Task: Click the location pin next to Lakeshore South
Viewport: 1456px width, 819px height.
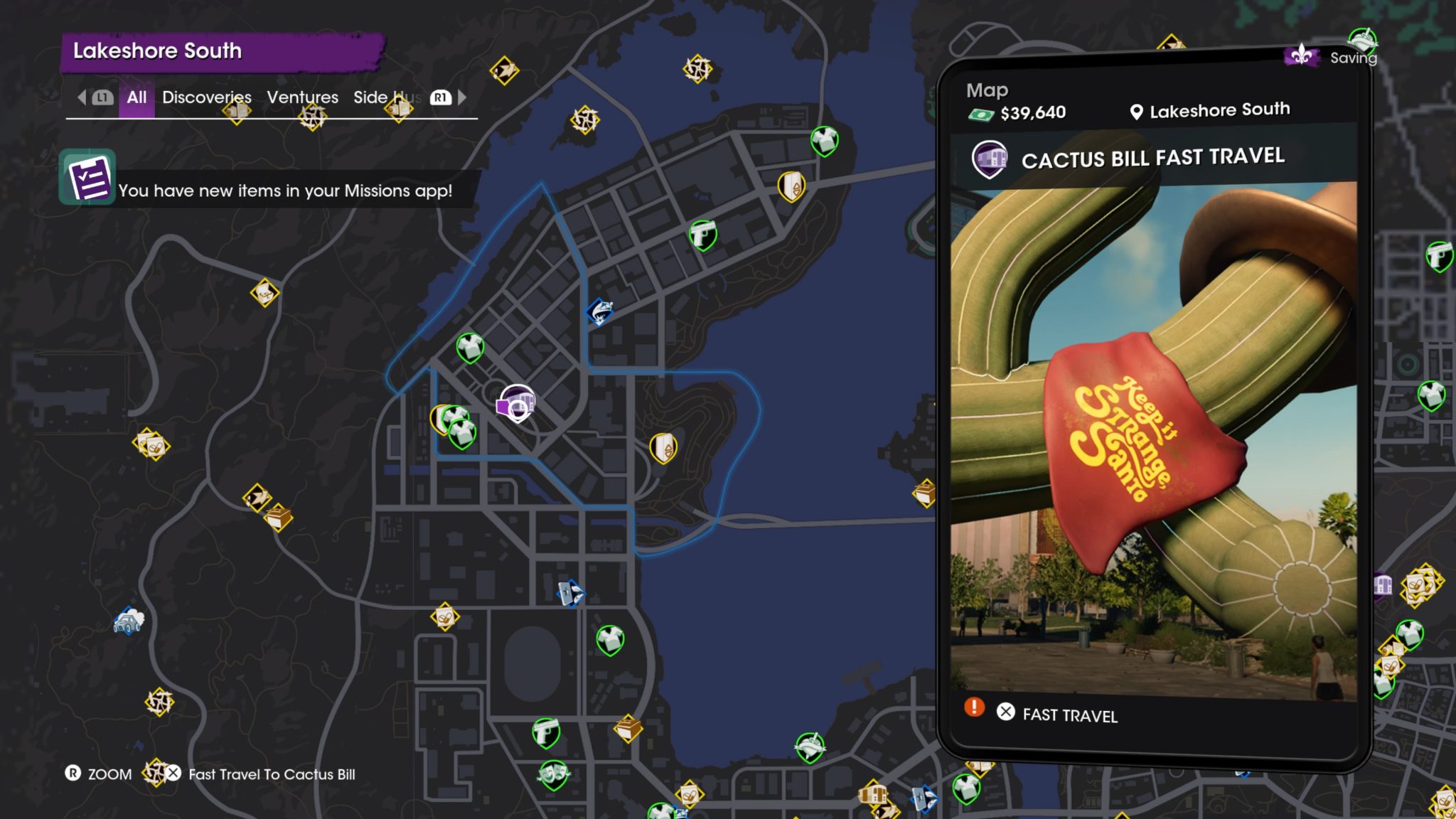Action: click(x=1135, y=111)
